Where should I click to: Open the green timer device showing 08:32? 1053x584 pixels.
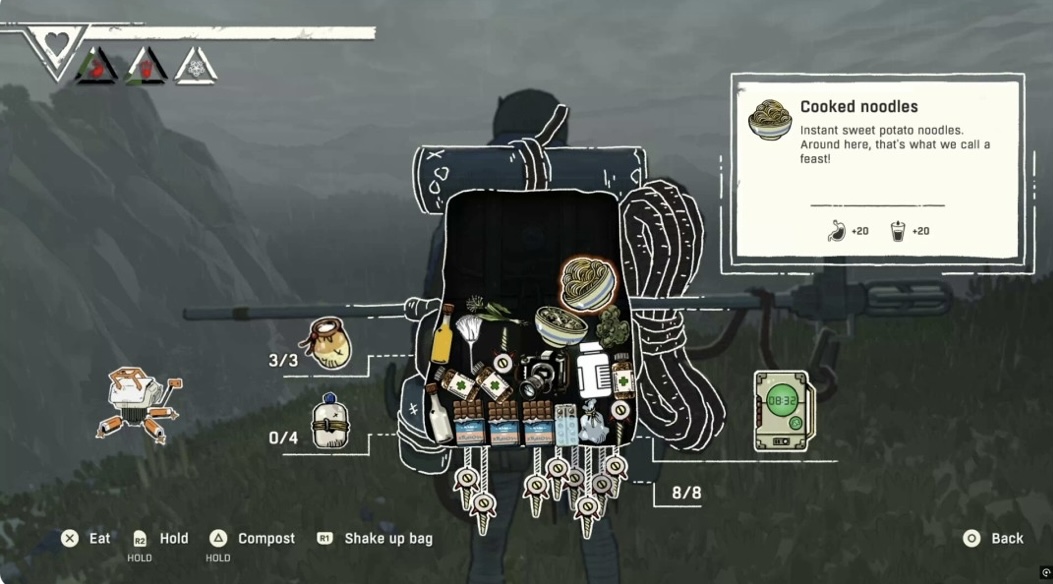click(784, 410)
